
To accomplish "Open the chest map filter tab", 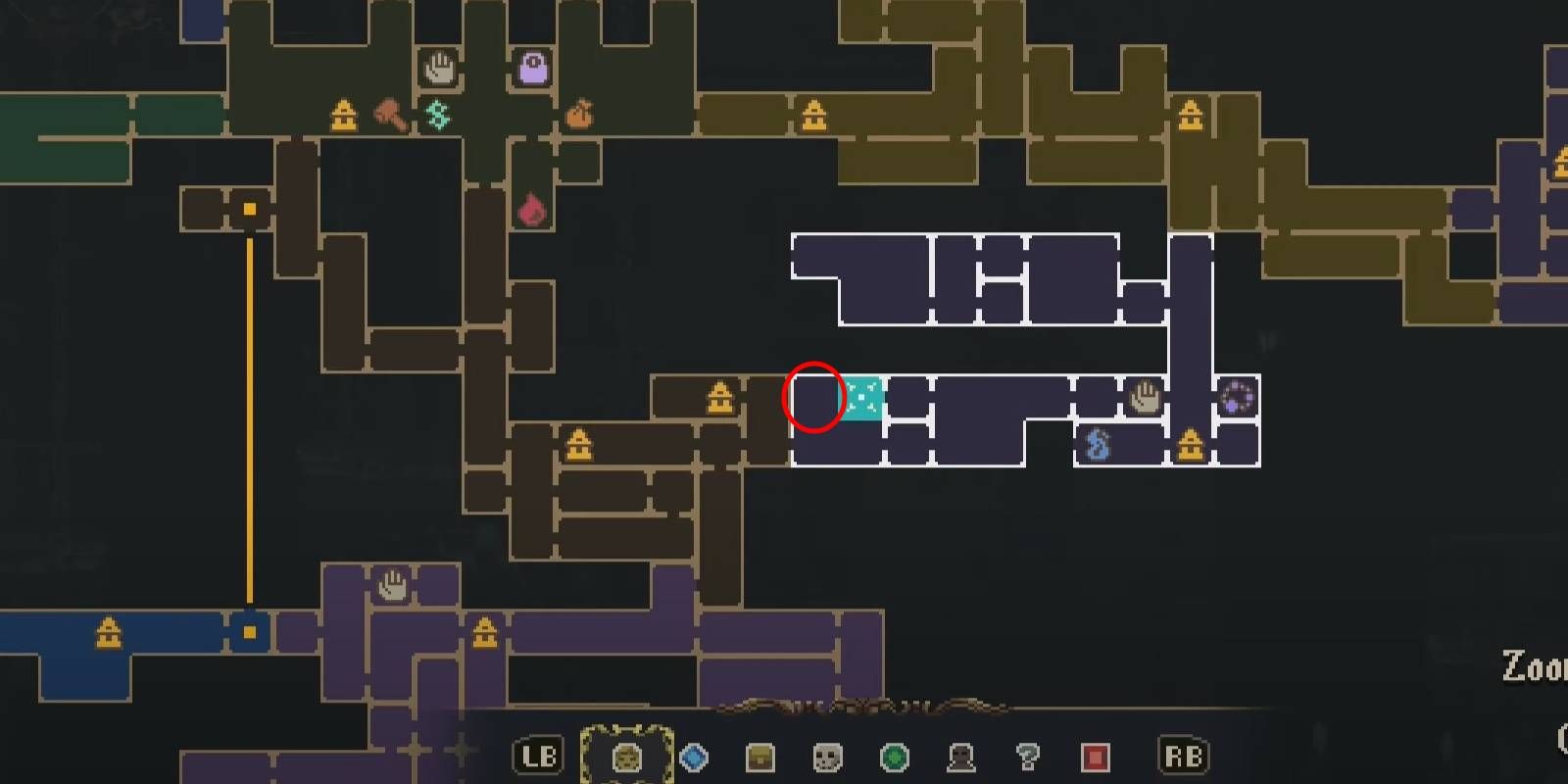I will pyautogui.click(x=760, y=756).
